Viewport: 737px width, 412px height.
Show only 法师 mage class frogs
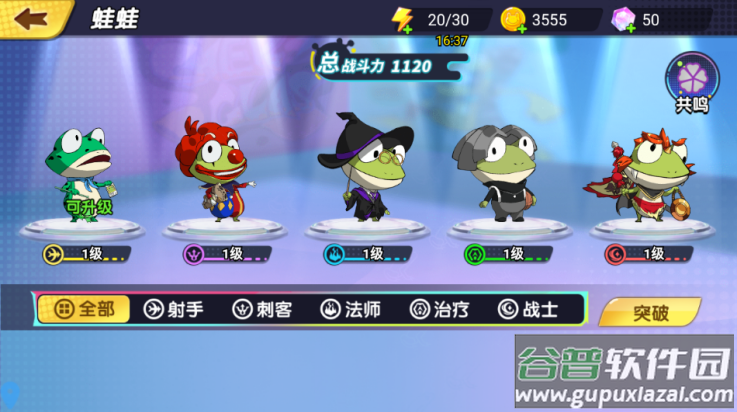350,309
